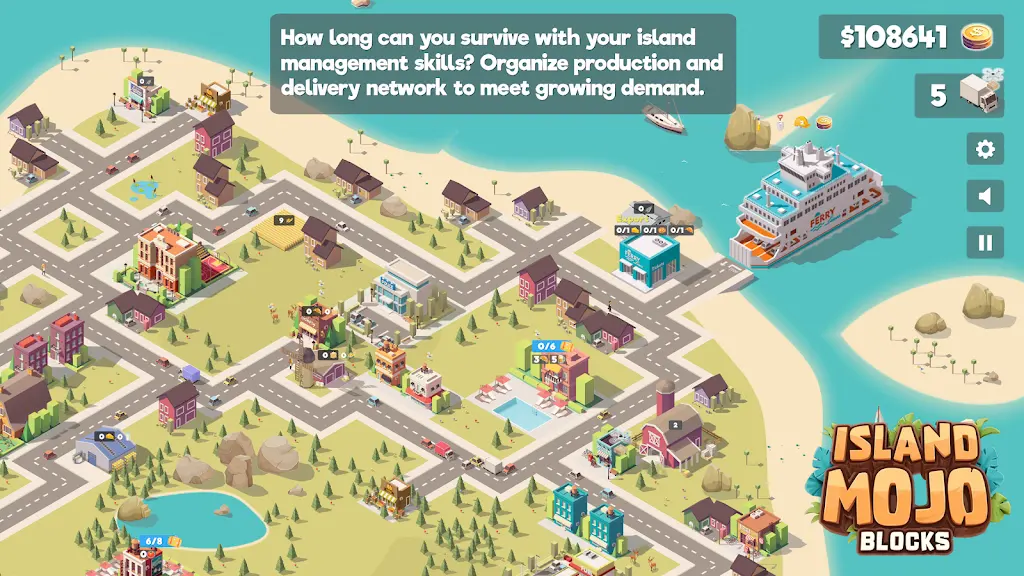1024x576 pixels.
Task: Select the truck count panel
Action: [959, 95]
